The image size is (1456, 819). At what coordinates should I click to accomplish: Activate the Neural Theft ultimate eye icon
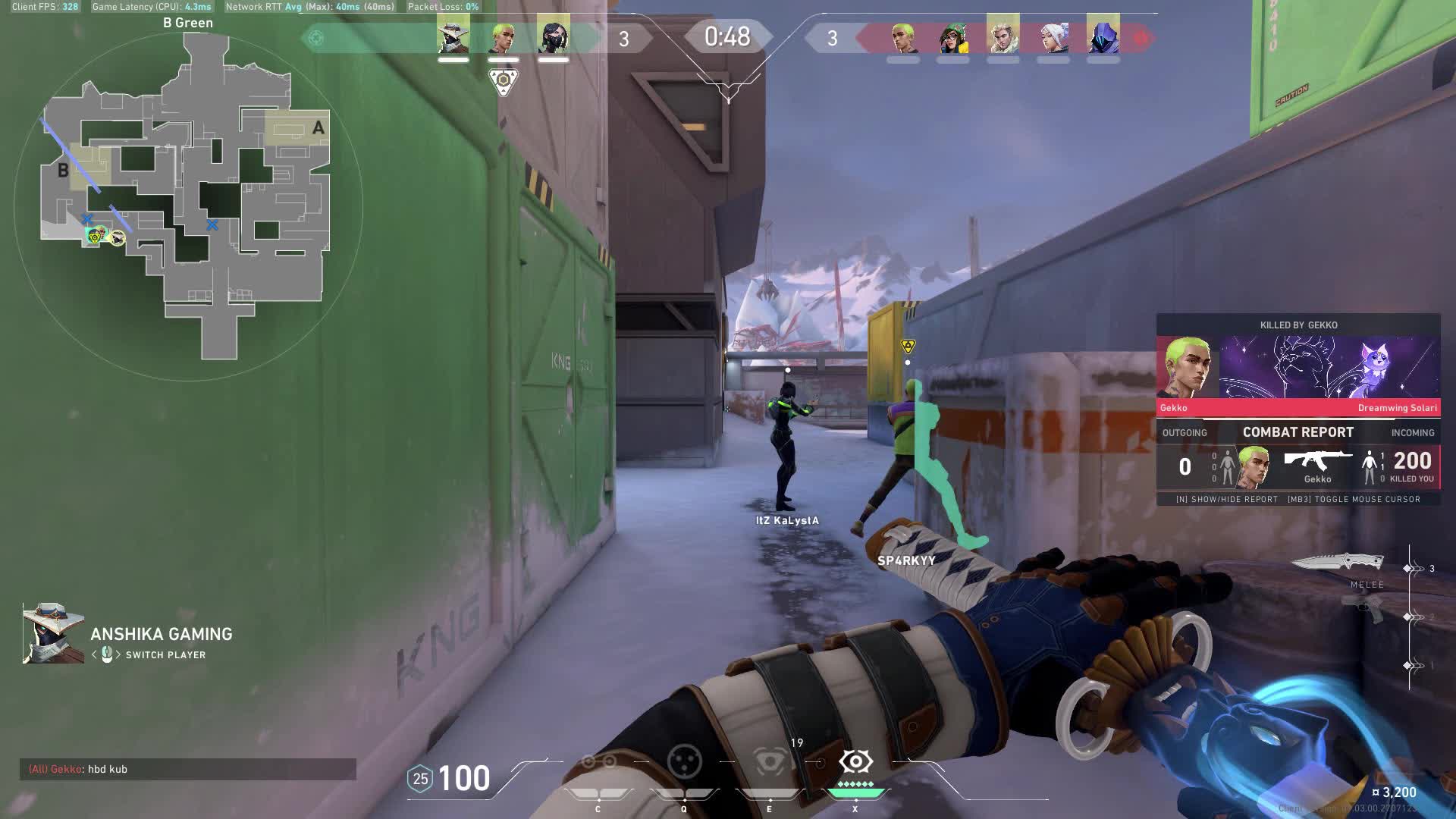[x=855, y=761]
